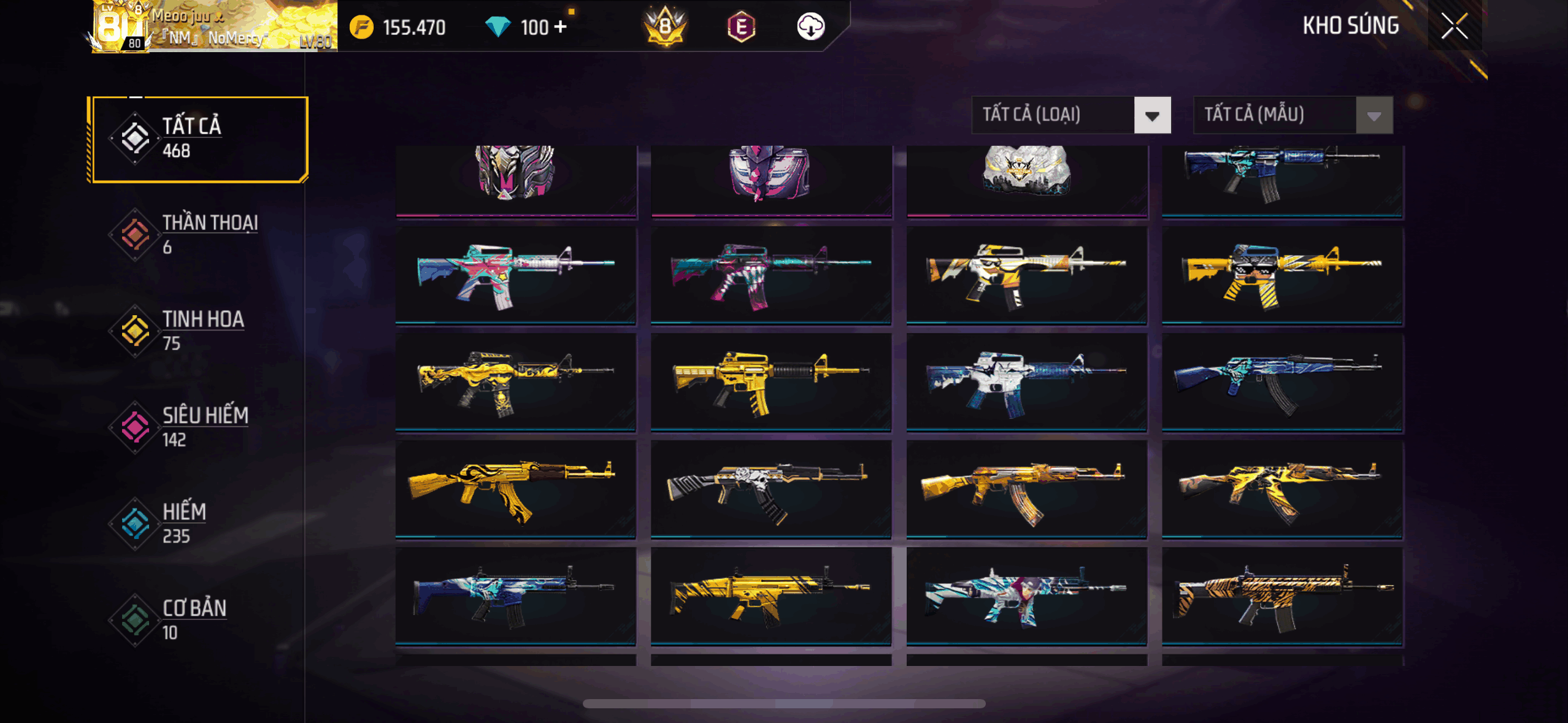This screenshot has height=723, width=1568.
Task: Pick the white city-crest gloo wall skin
Action: (1026, 178)
